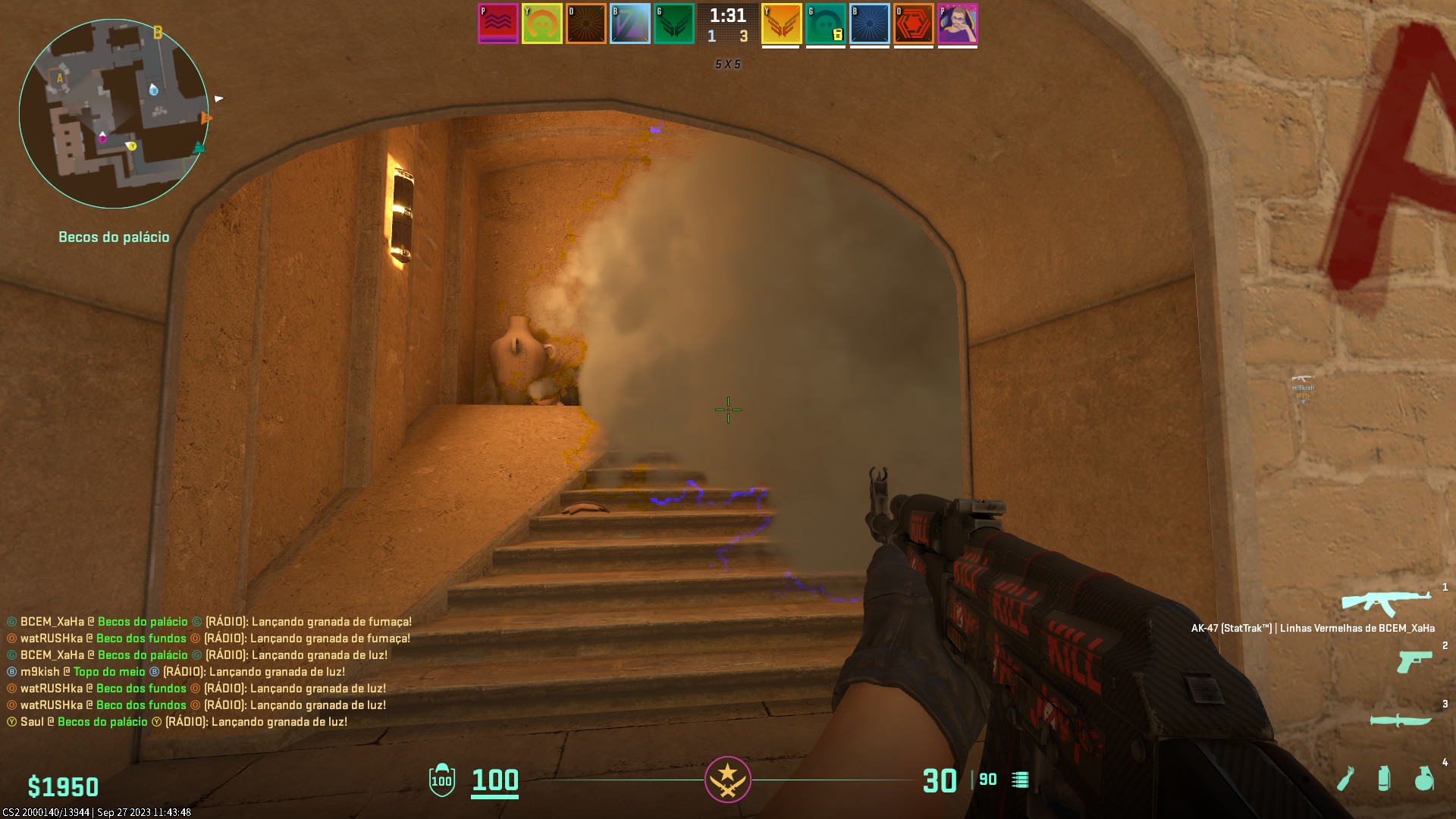The height and width of the screenshot is (819, 1456).
Task: Click Topo do meio in m9kish's chat line
Action: 108,671
